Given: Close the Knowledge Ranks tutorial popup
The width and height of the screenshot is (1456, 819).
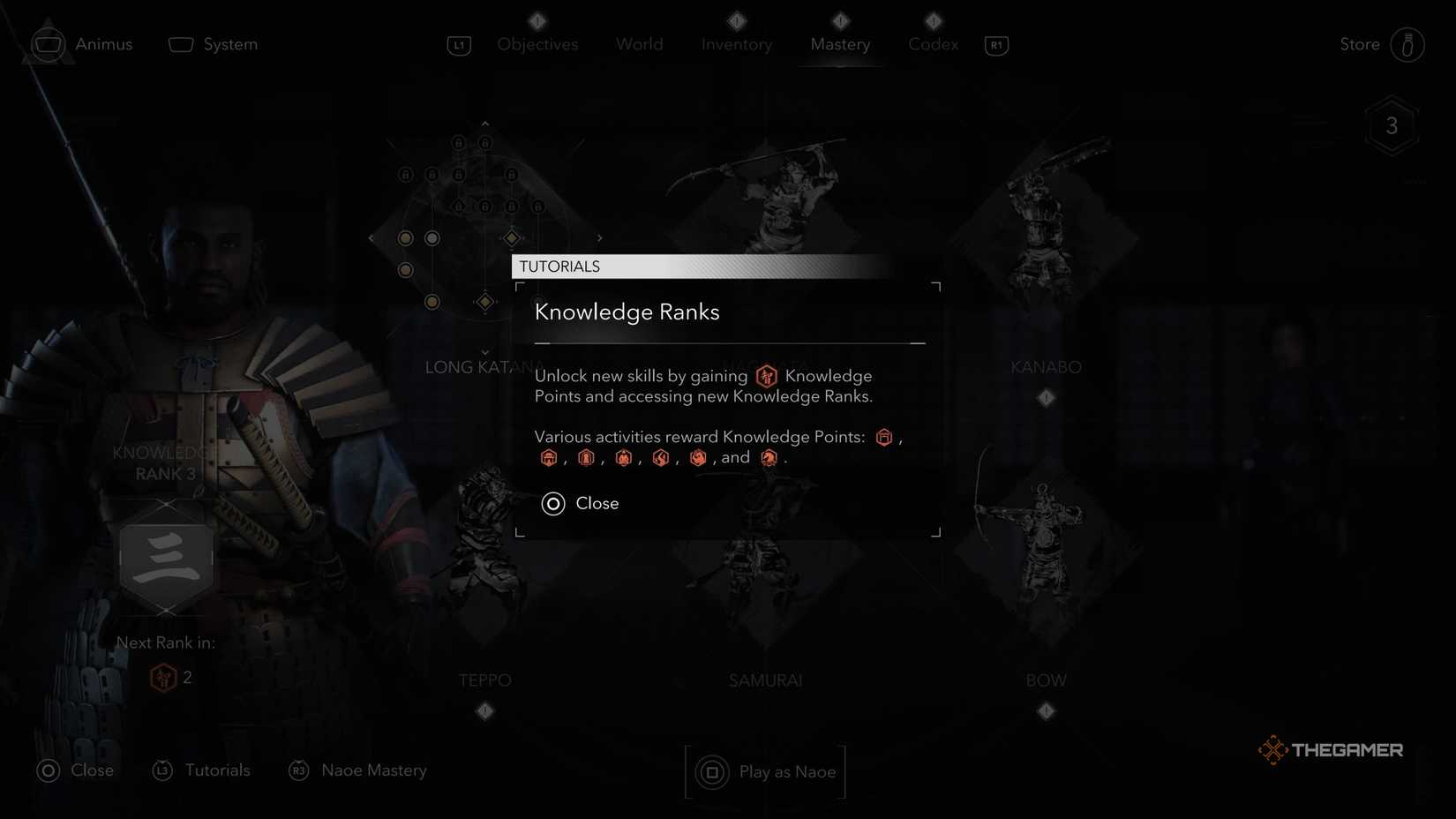Looking at the screenshot, I should coord(580,503).
